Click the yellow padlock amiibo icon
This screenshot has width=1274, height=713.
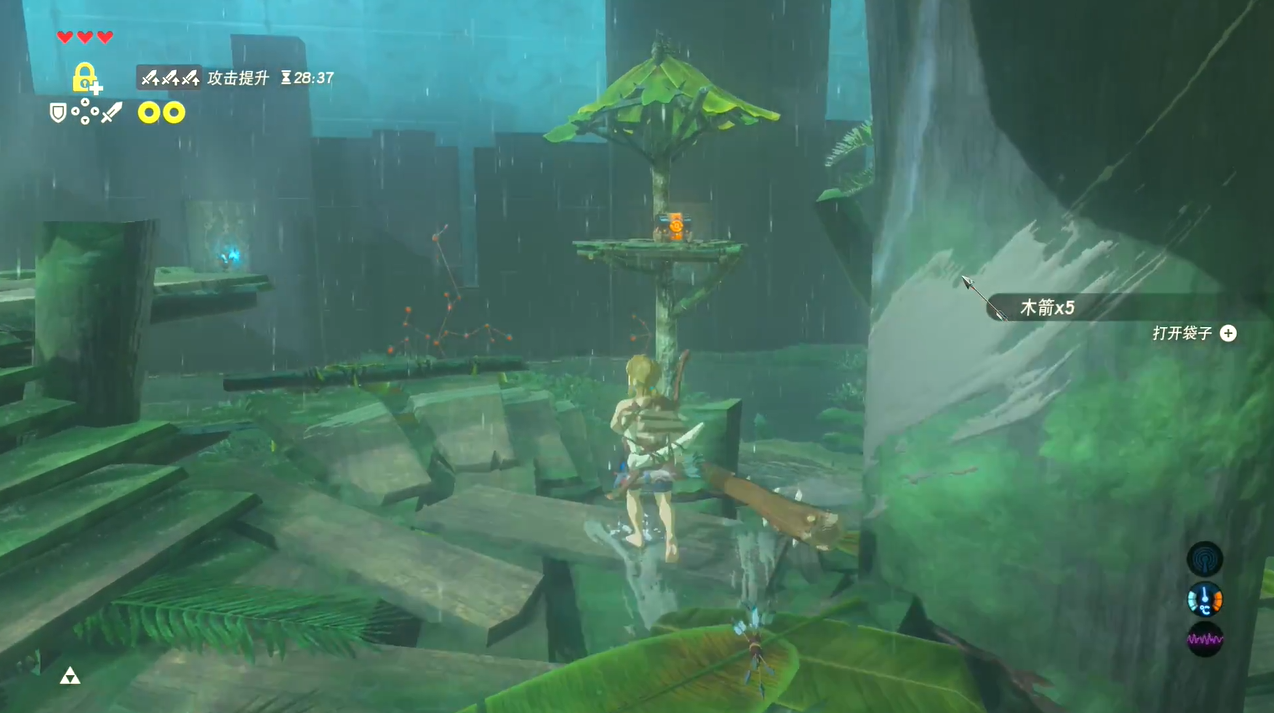click(x=86, y=78)
